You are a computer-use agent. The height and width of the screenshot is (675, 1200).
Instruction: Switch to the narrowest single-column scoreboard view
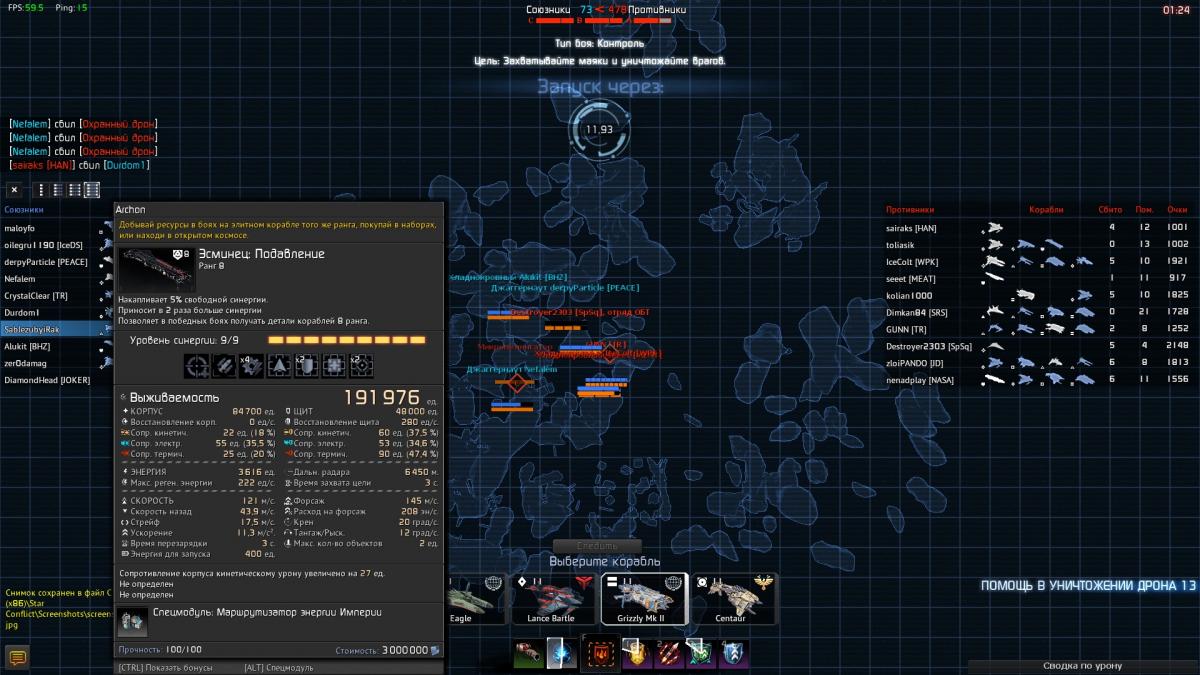click(41, 189)
